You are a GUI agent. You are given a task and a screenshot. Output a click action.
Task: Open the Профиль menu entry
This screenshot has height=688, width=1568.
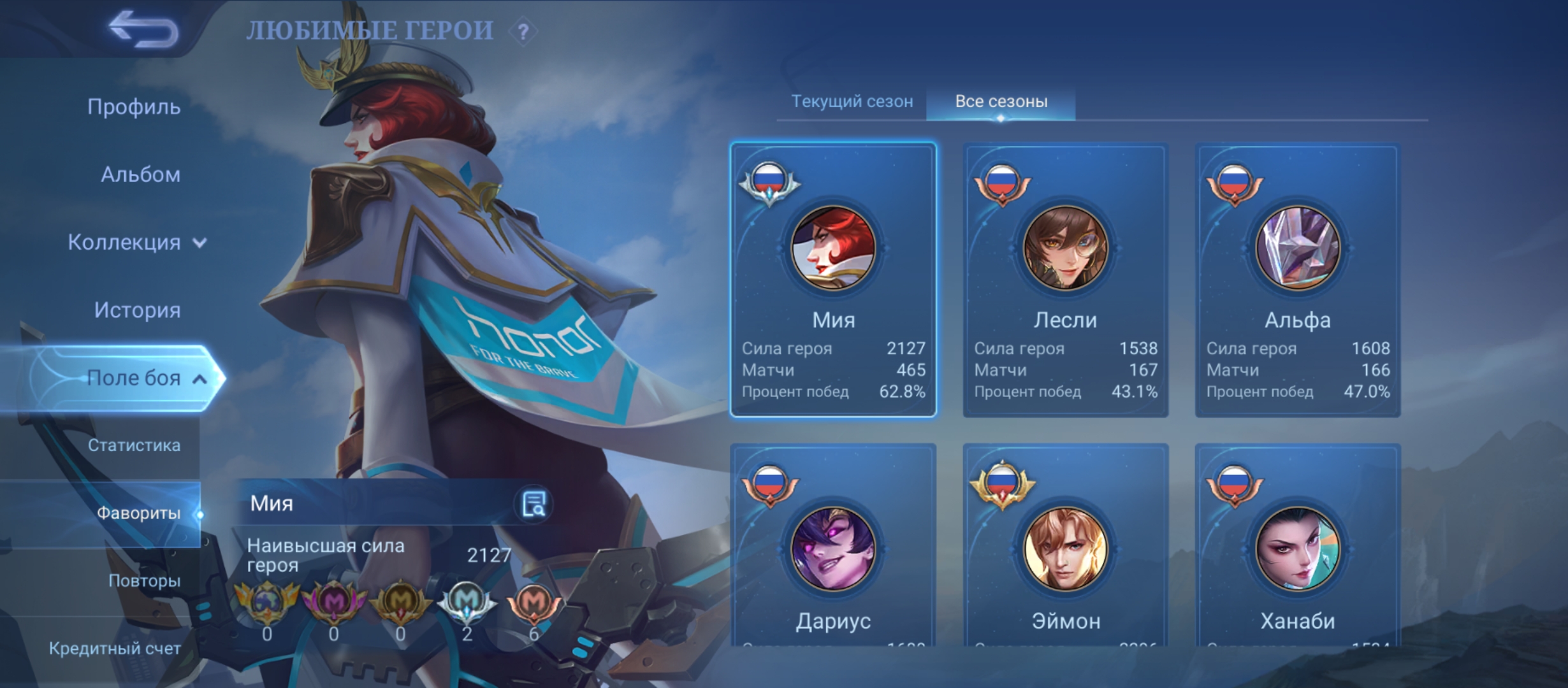coord(134,107)
